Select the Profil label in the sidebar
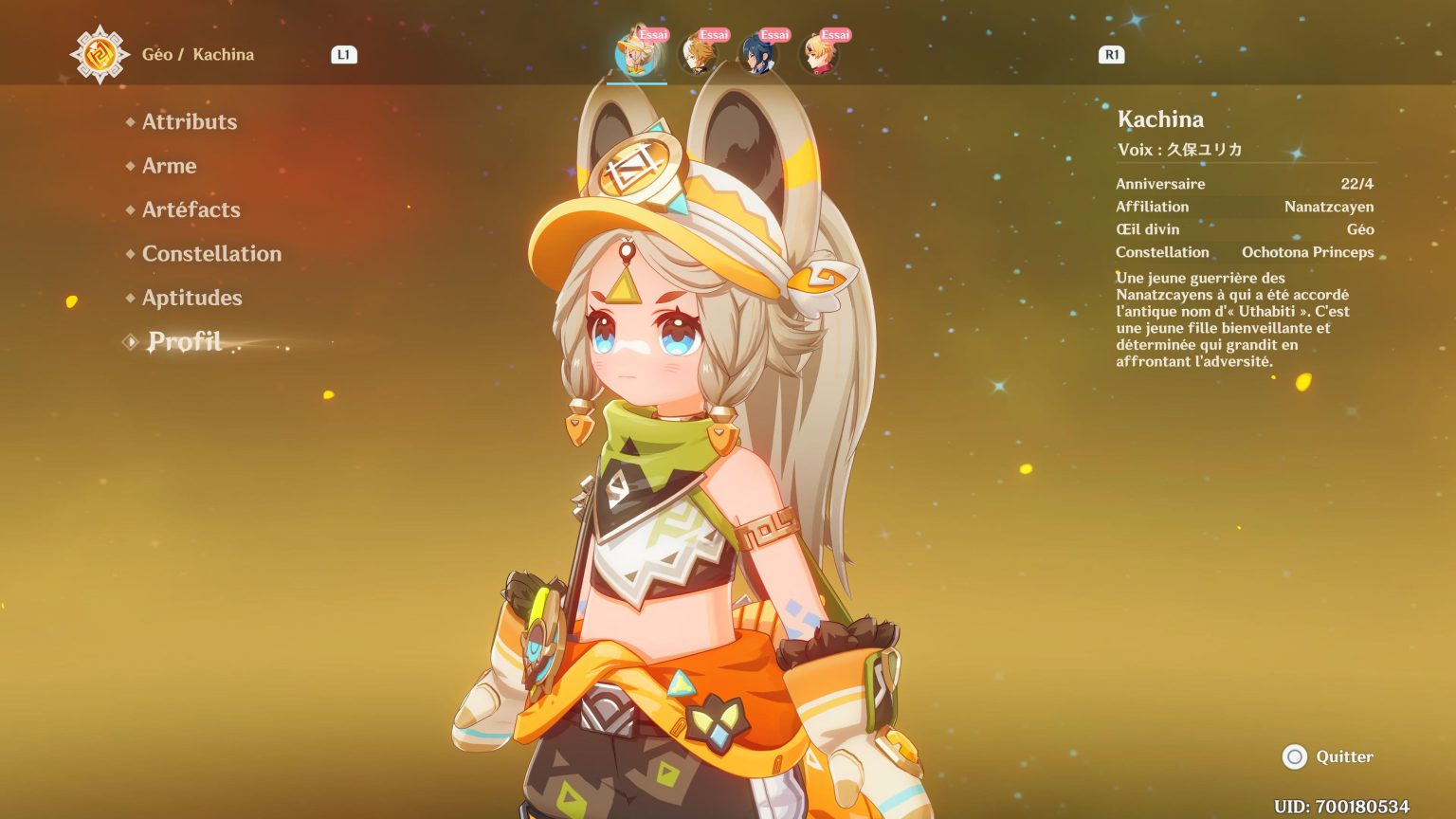Screen dimensions: 1456x819 185,341
